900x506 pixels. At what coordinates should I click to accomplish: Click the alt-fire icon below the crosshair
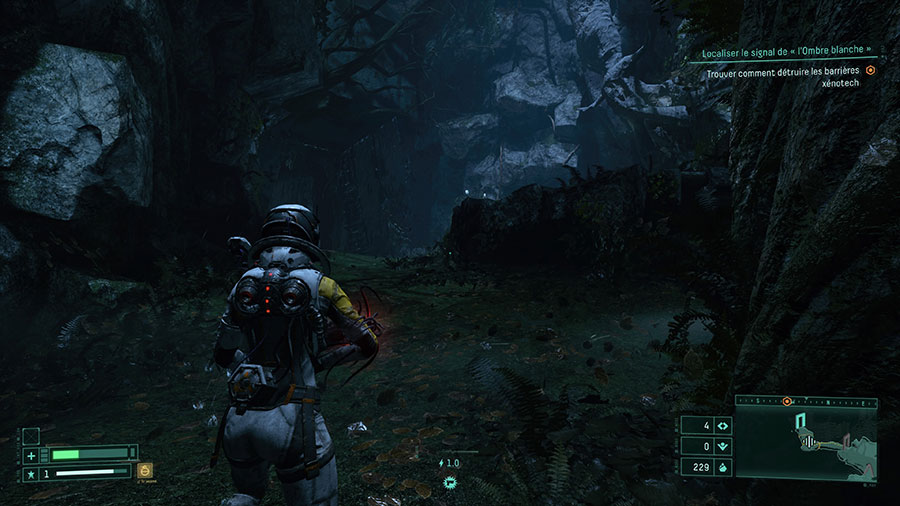tap(449, 483)
